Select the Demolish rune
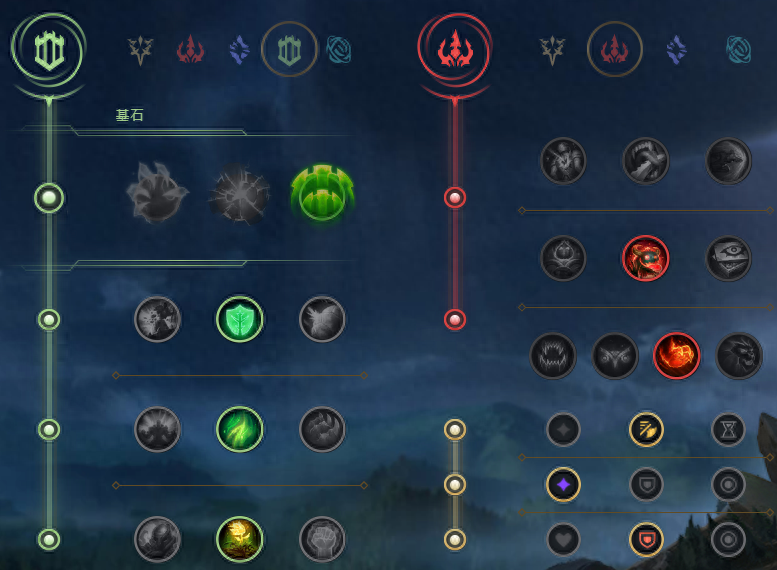 pos(158,319)
